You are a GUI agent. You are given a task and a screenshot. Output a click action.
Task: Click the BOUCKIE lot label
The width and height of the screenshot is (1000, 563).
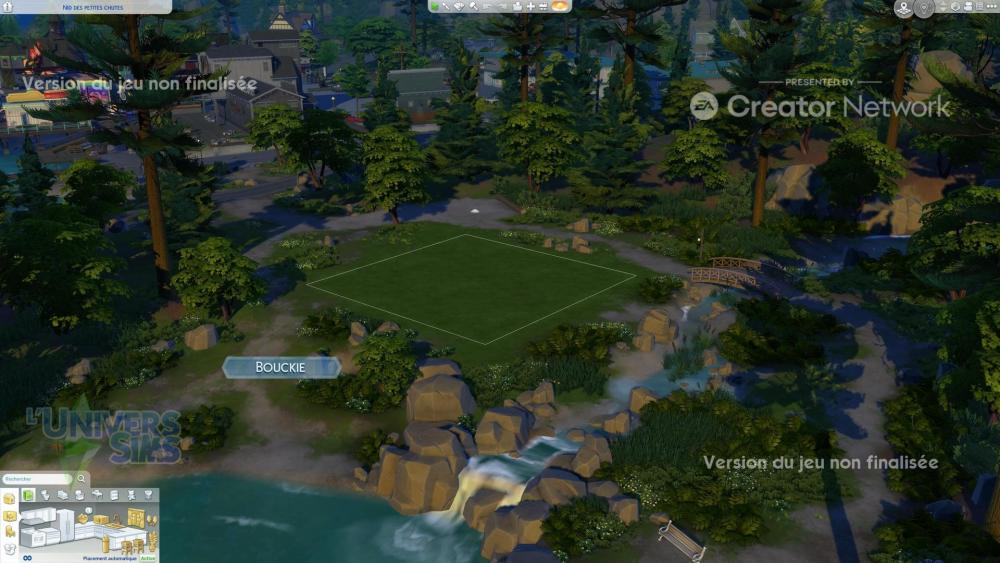pos(281,368)
